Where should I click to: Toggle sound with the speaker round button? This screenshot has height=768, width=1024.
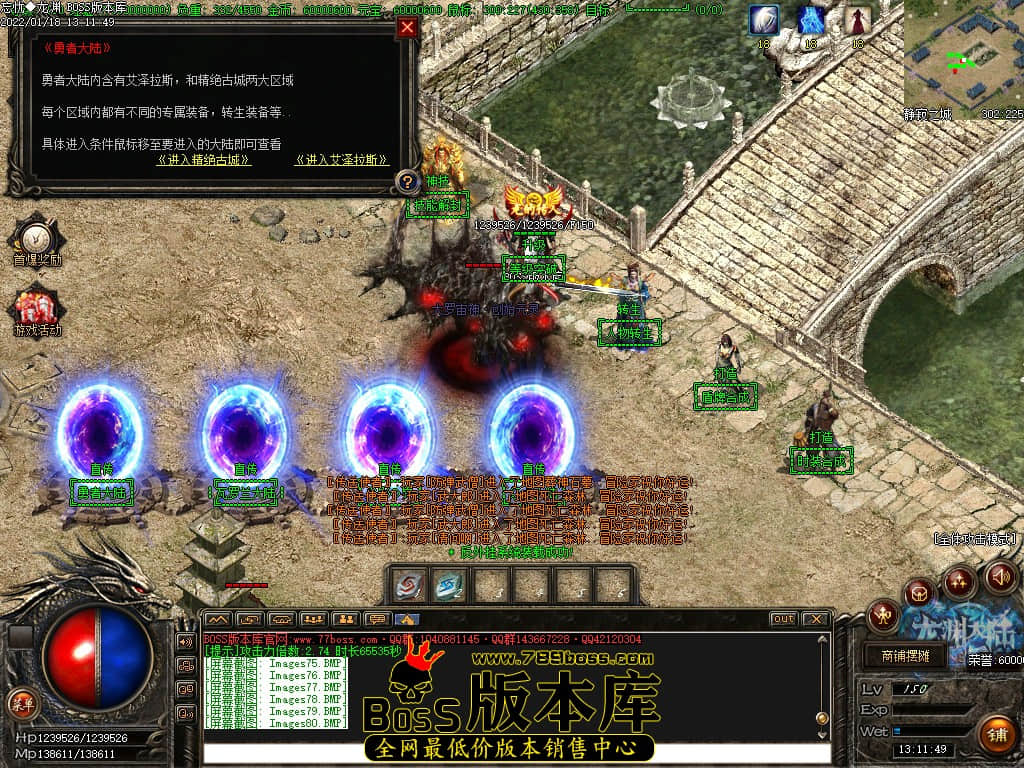[1000, 576]
